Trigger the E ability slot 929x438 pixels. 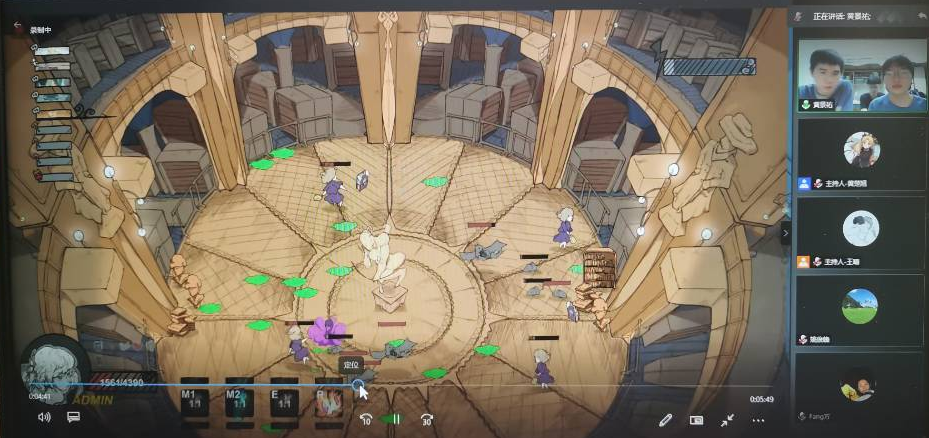click(284, 398)
